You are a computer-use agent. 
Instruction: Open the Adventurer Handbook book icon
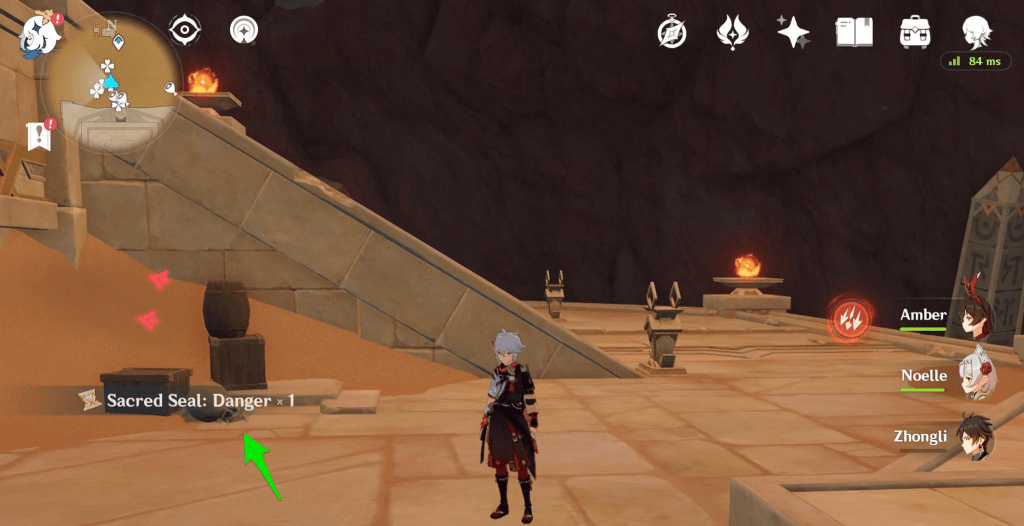point(854,32)
